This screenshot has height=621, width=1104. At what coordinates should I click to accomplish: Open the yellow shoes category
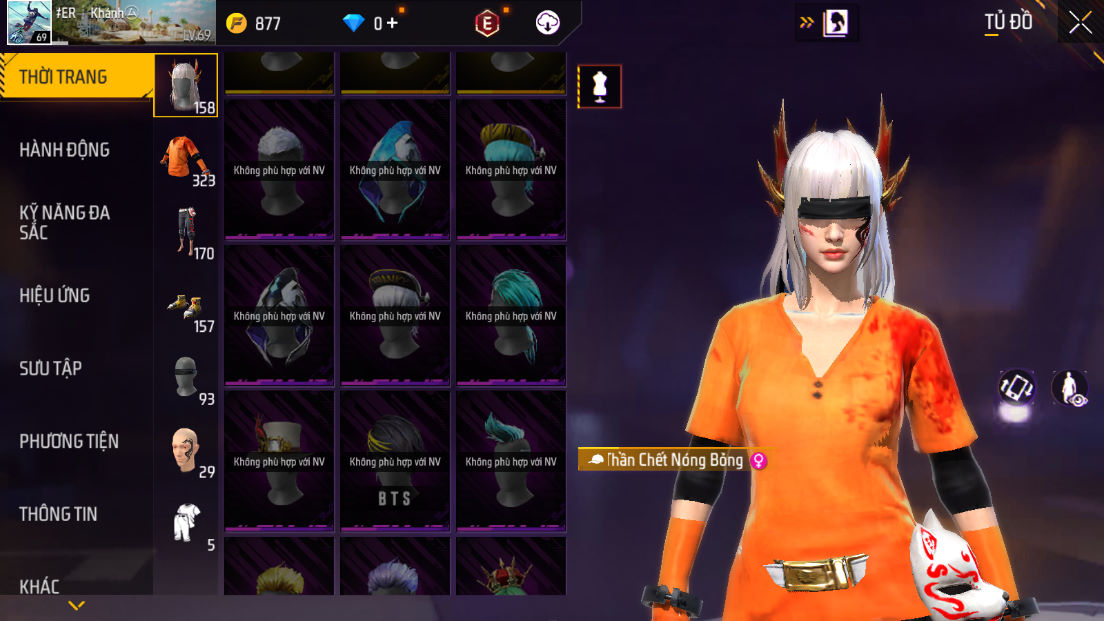(x=187, y=305)
